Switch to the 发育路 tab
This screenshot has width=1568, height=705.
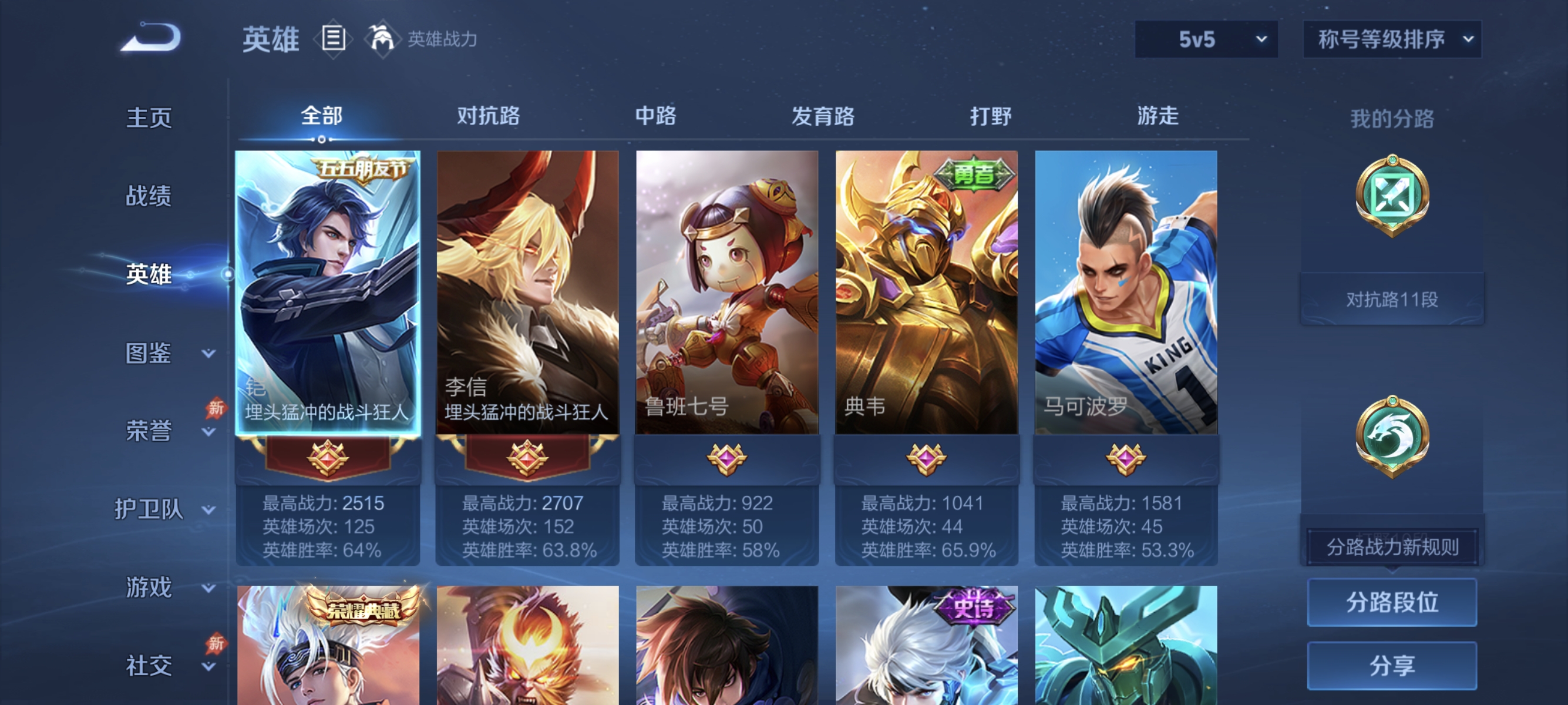[x=824, y=116]
